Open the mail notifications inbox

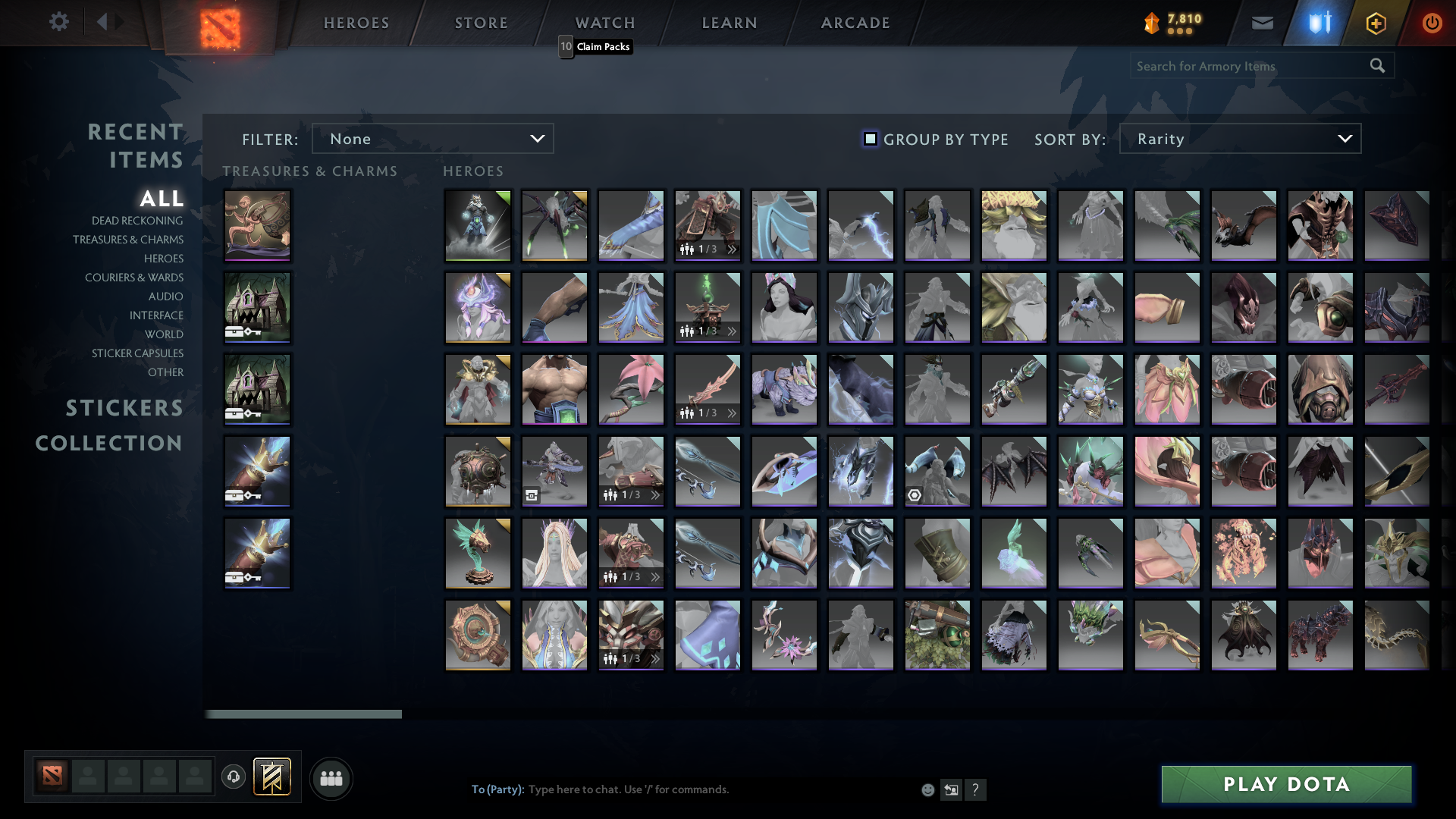(x=1262, y=23)
